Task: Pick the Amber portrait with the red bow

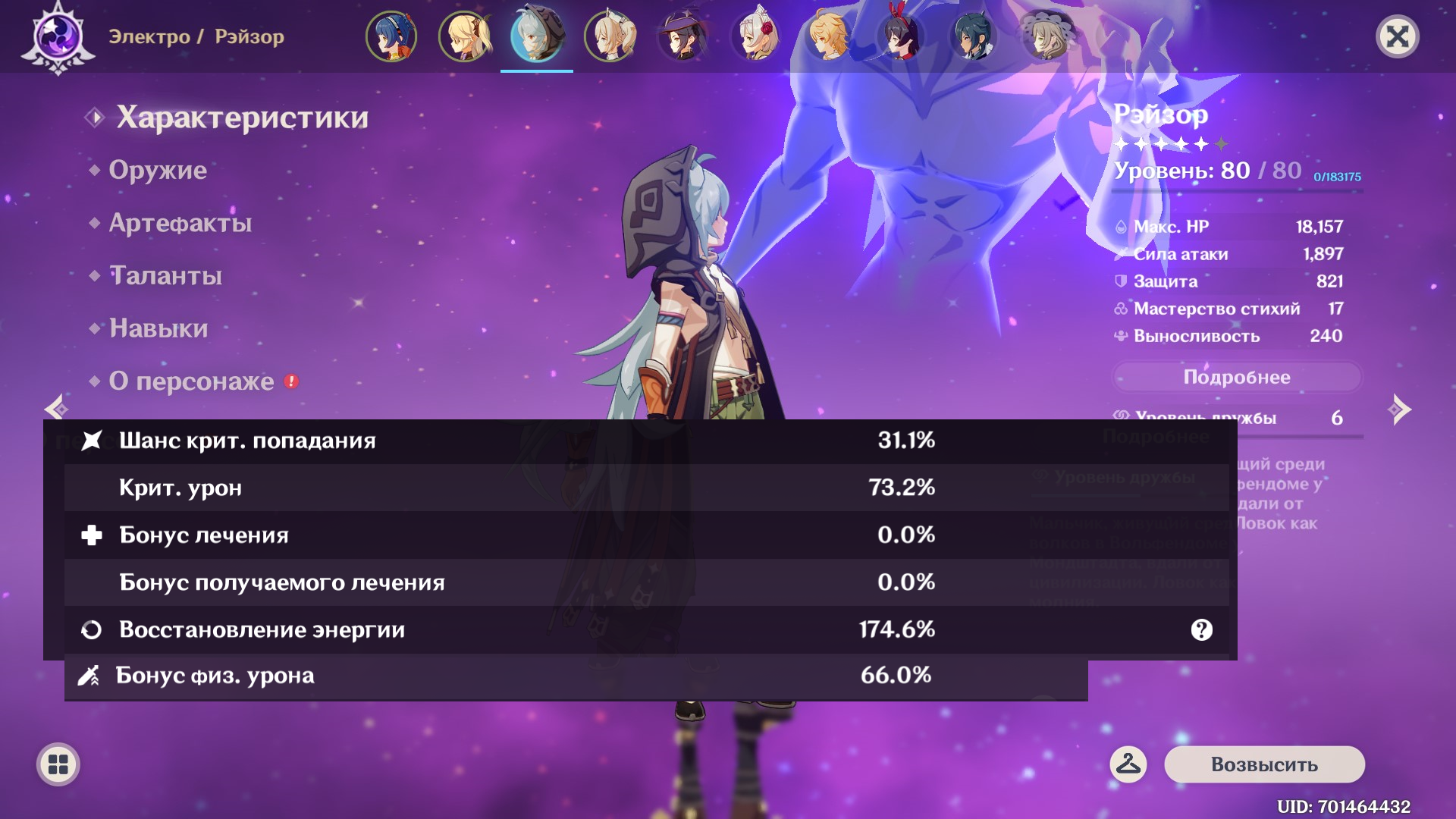Action: click(x=901, y=36)
